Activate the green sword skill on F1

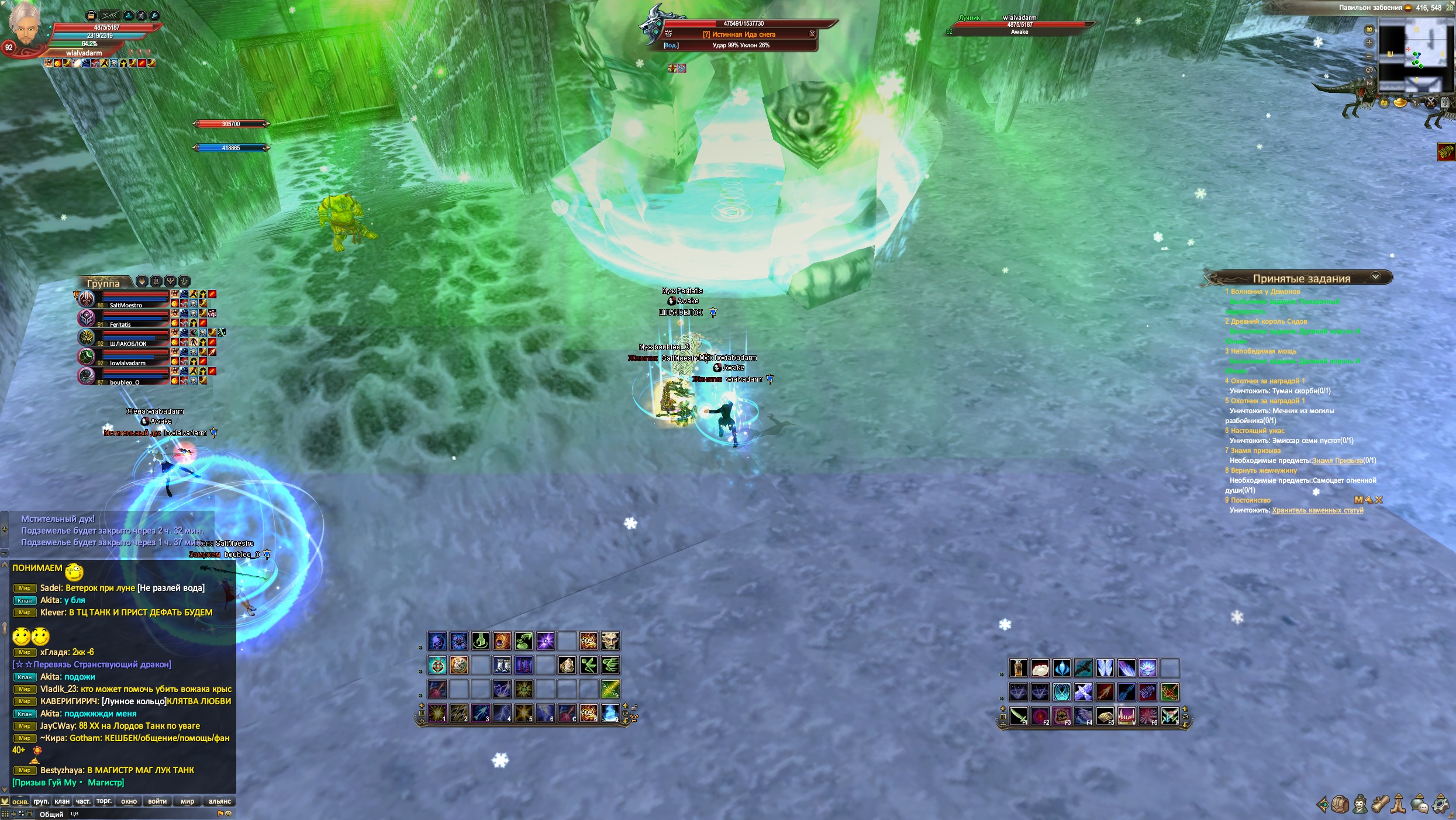(x=1018, y=715)
